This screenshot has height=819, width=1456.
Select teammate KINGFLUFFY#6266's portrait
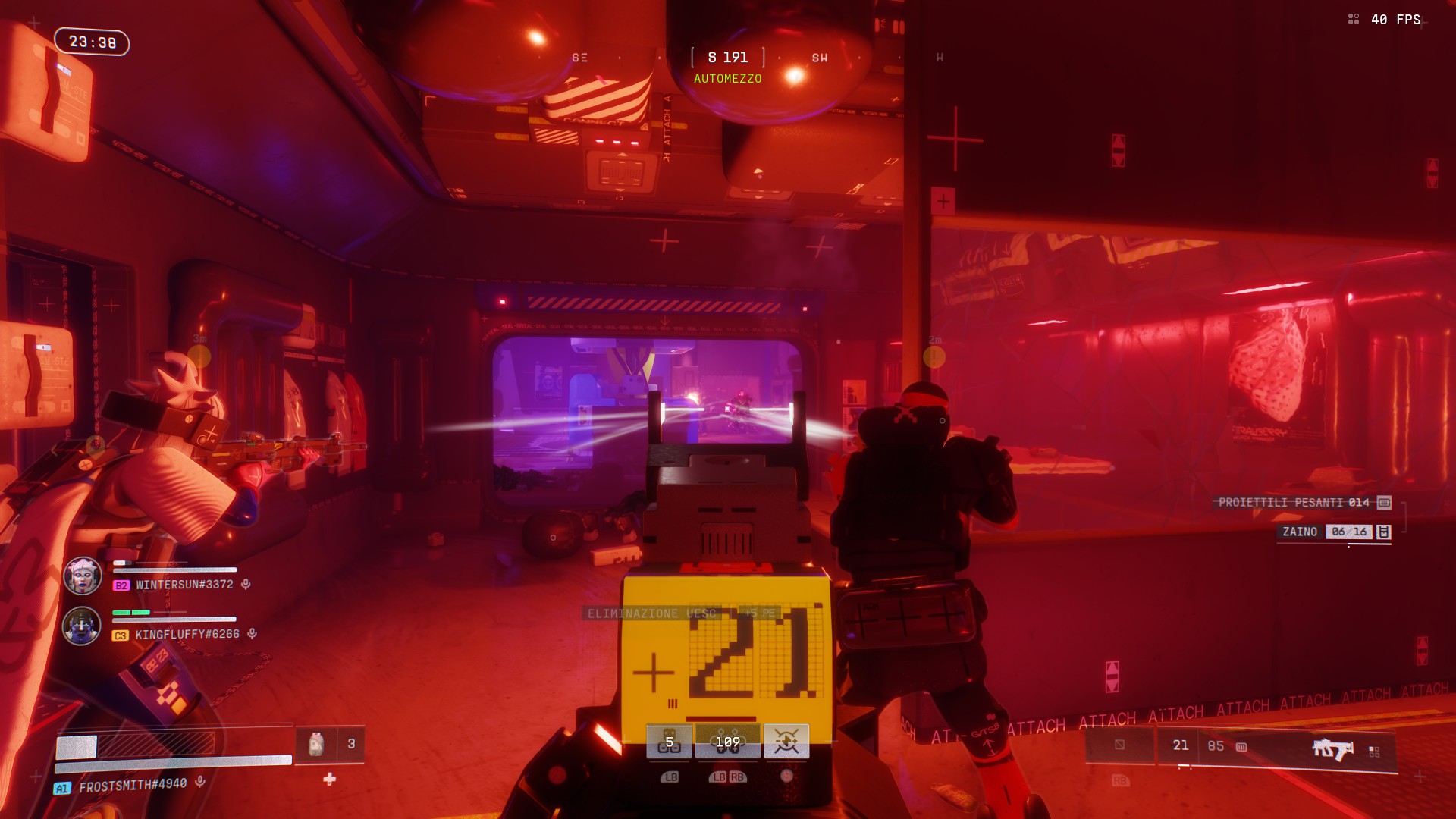click(81, 626)
